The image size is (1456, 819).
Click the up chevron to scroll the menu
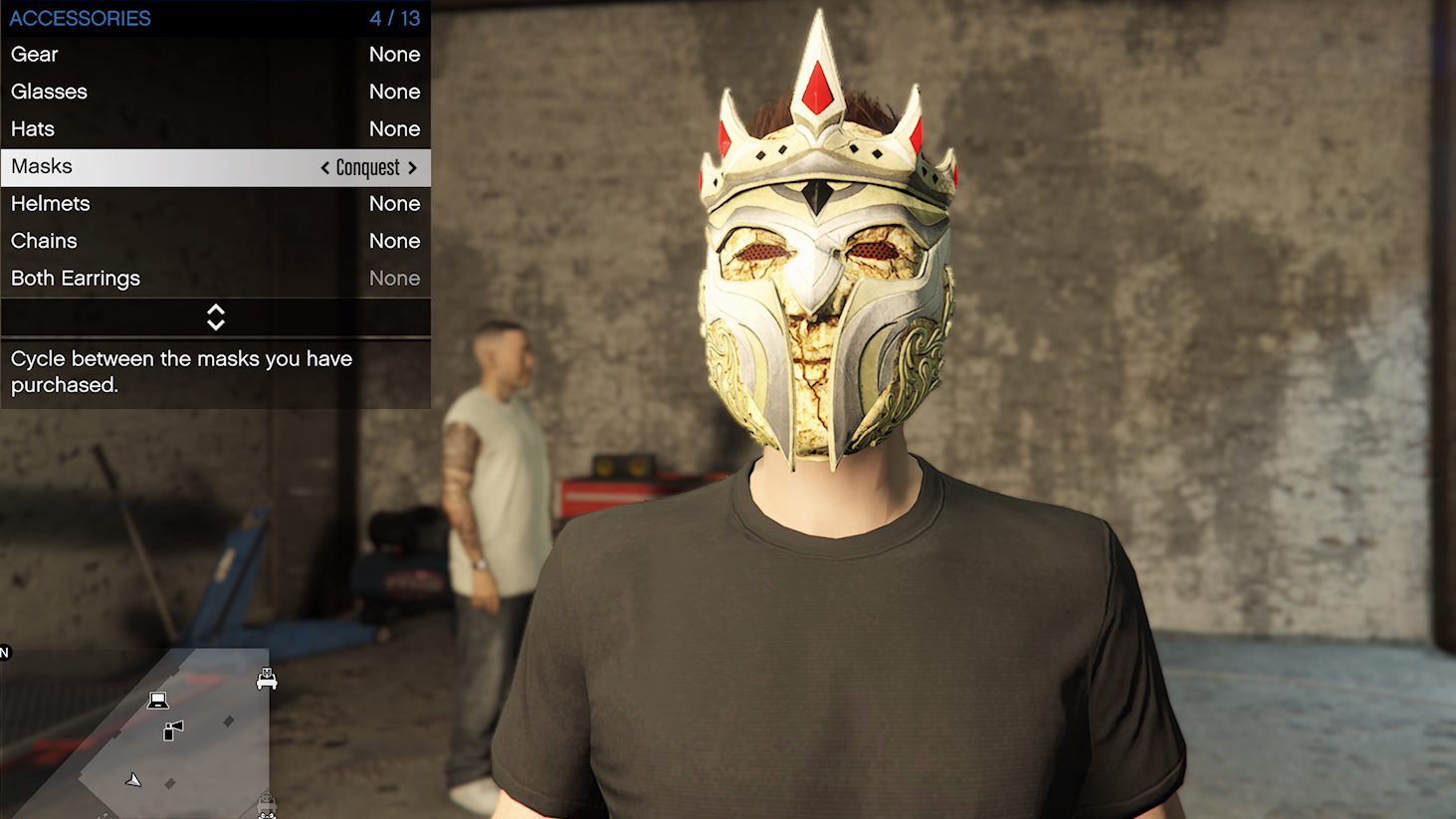point(216,310)
